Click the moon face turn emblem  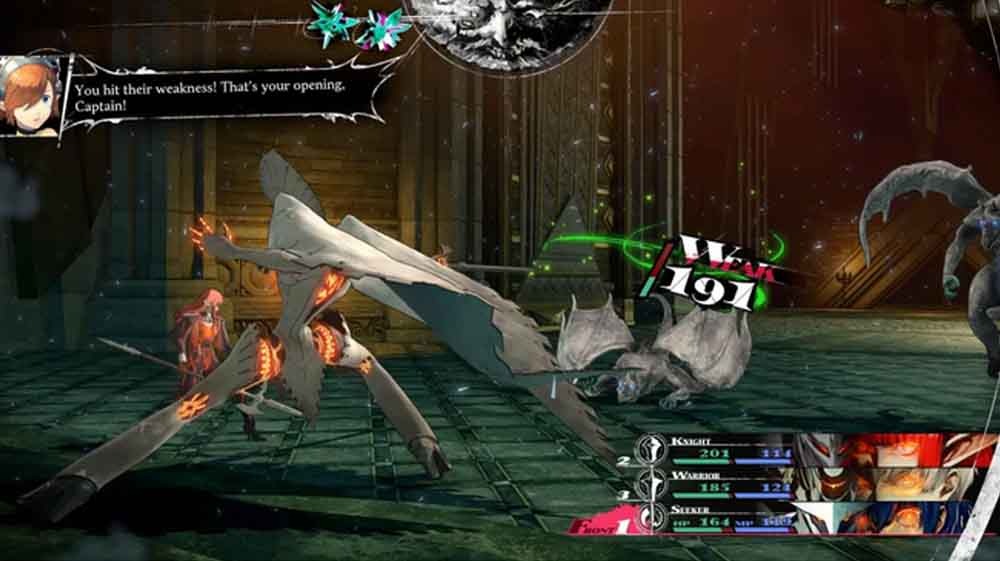click(512, 24)
